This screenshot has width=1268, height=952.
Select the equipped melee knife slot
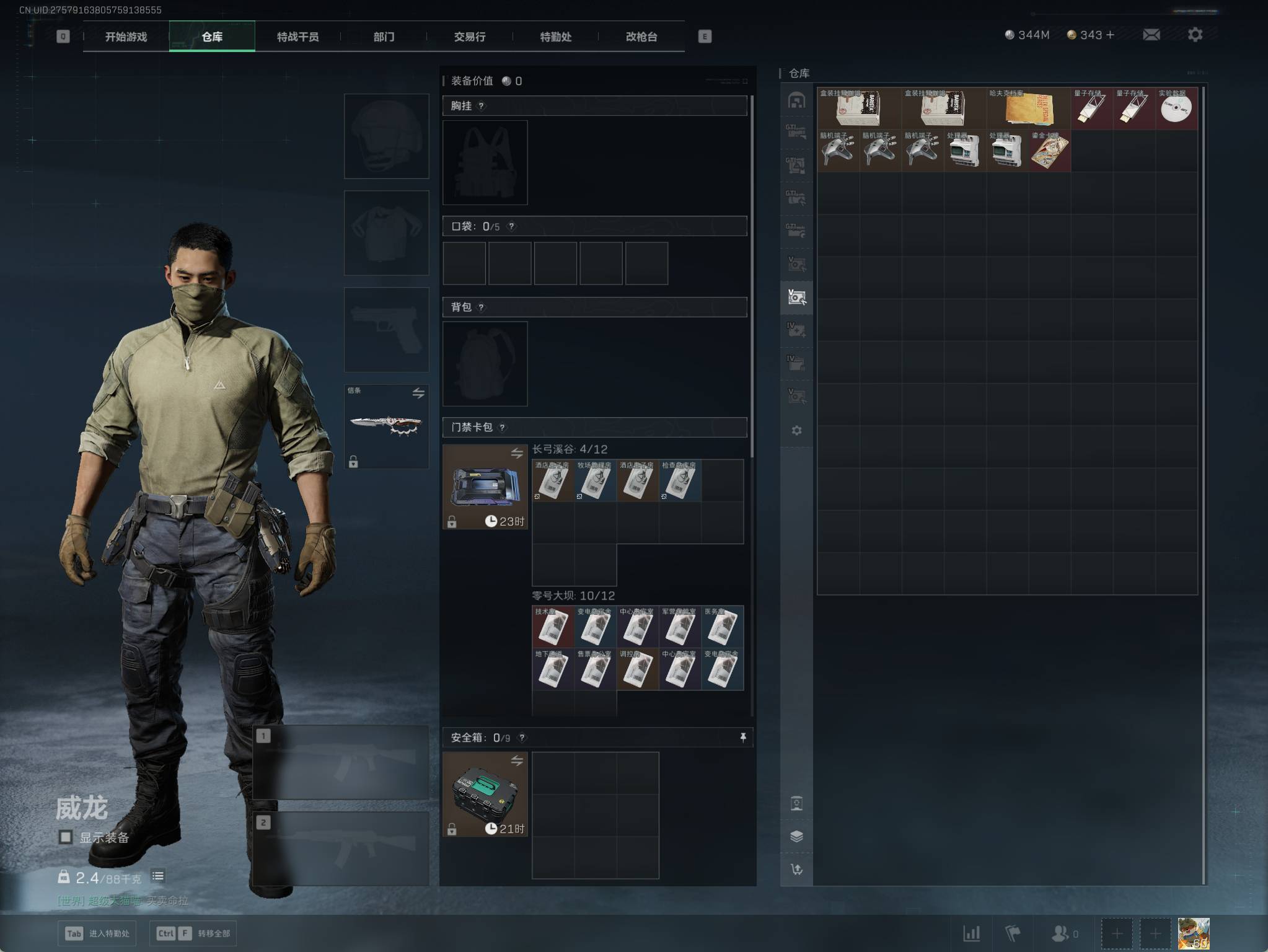tap(386, 426)
